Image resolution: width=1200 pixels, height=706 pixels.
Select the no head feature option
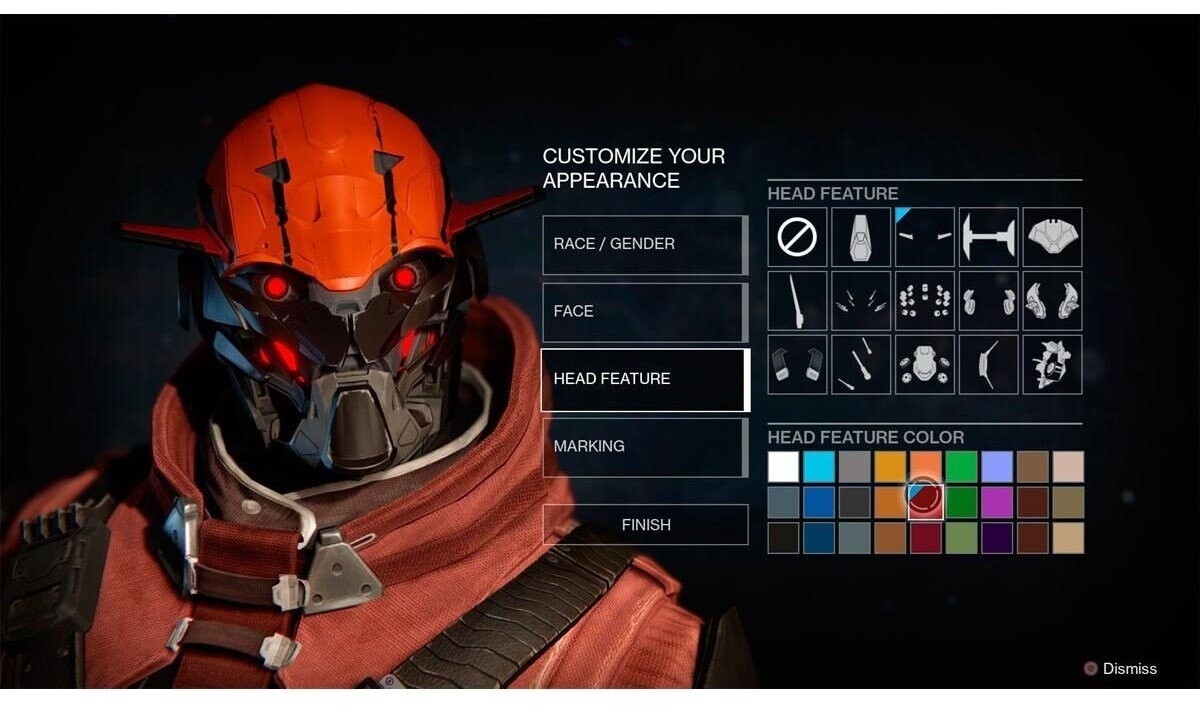tap(797, 237)
